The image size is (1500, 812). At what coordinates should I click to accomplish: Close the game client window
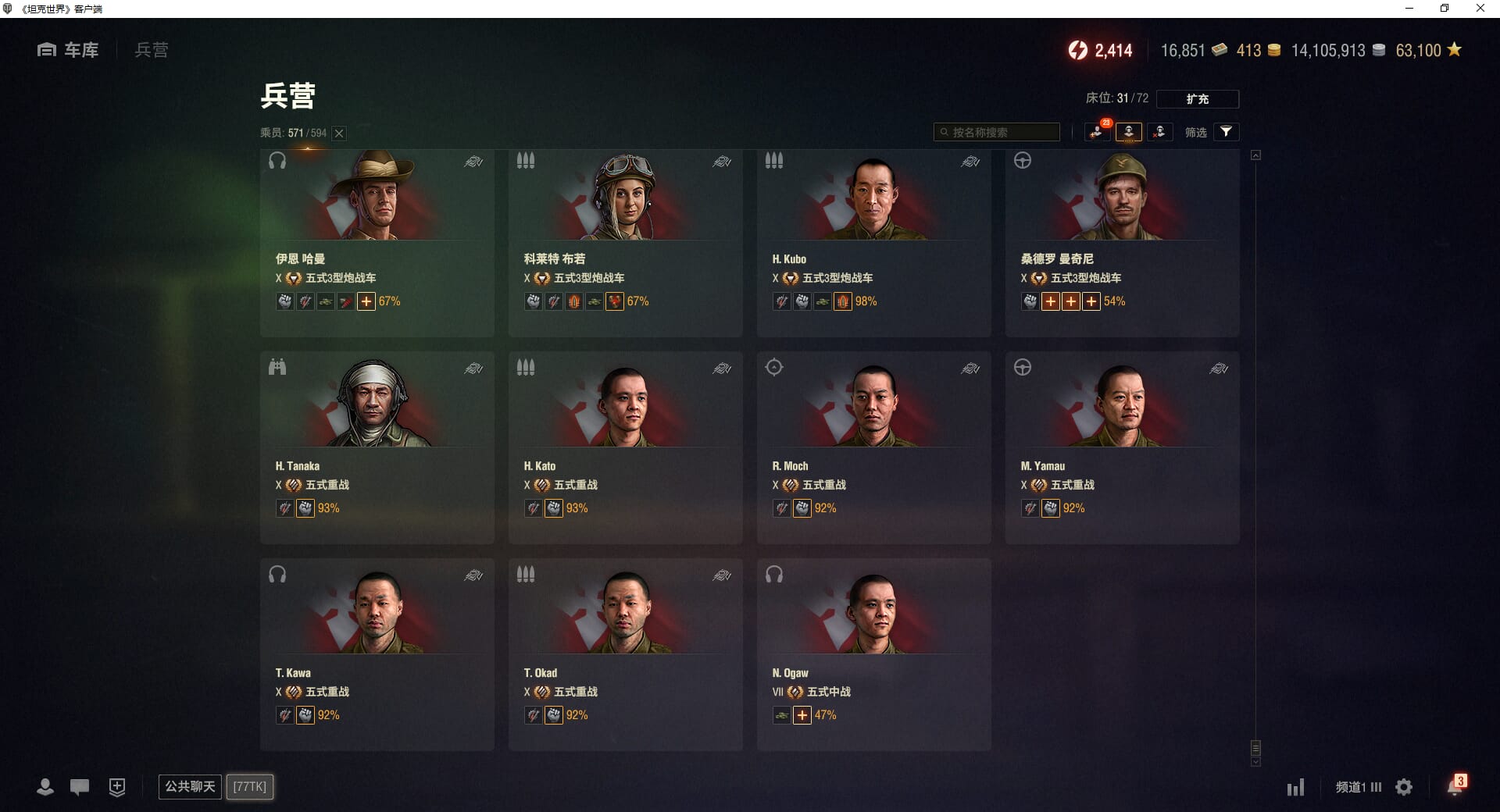[x=1480, y=9]
